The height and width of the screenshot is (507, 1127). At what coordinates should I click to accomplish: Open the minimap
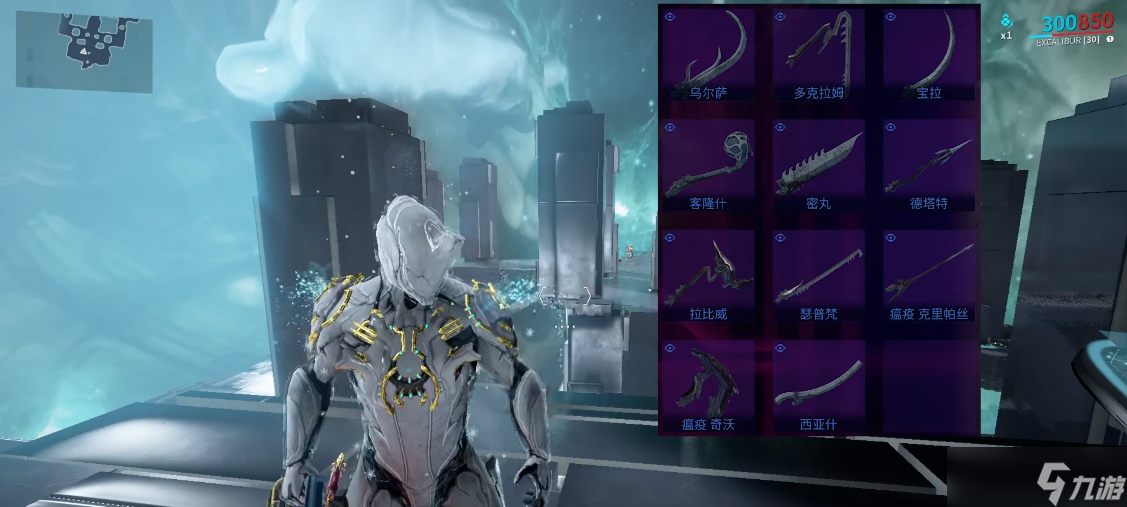pos(84,50)
